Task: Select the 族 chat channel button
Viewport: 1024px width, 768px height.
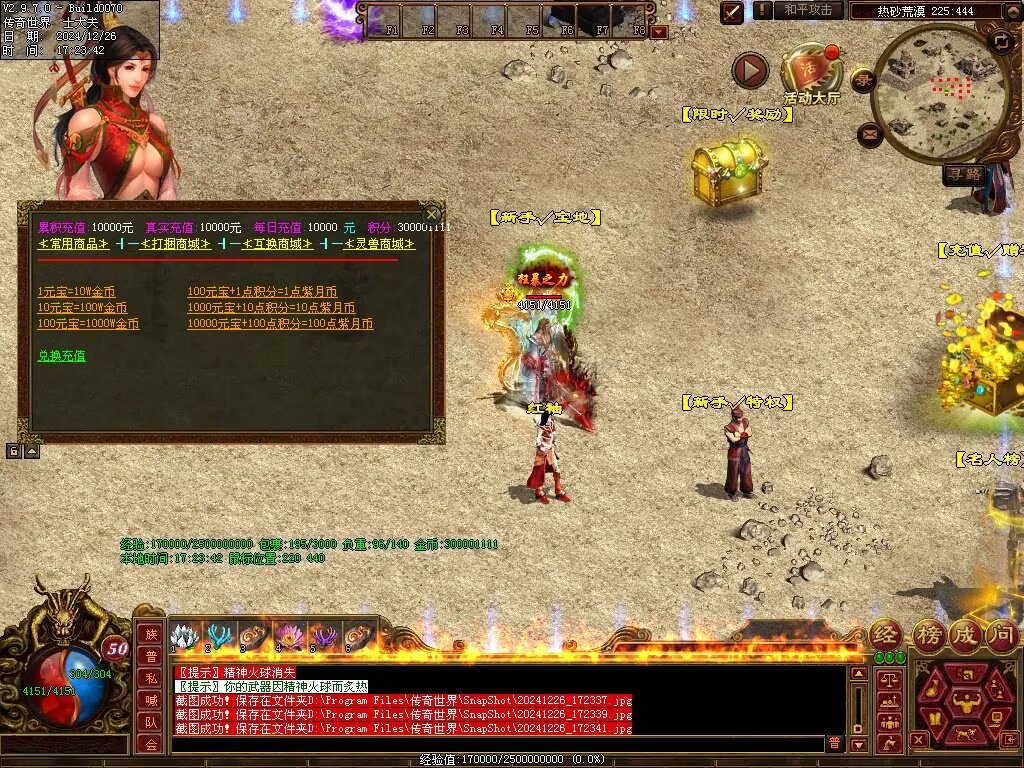Action: pos(149,635)
